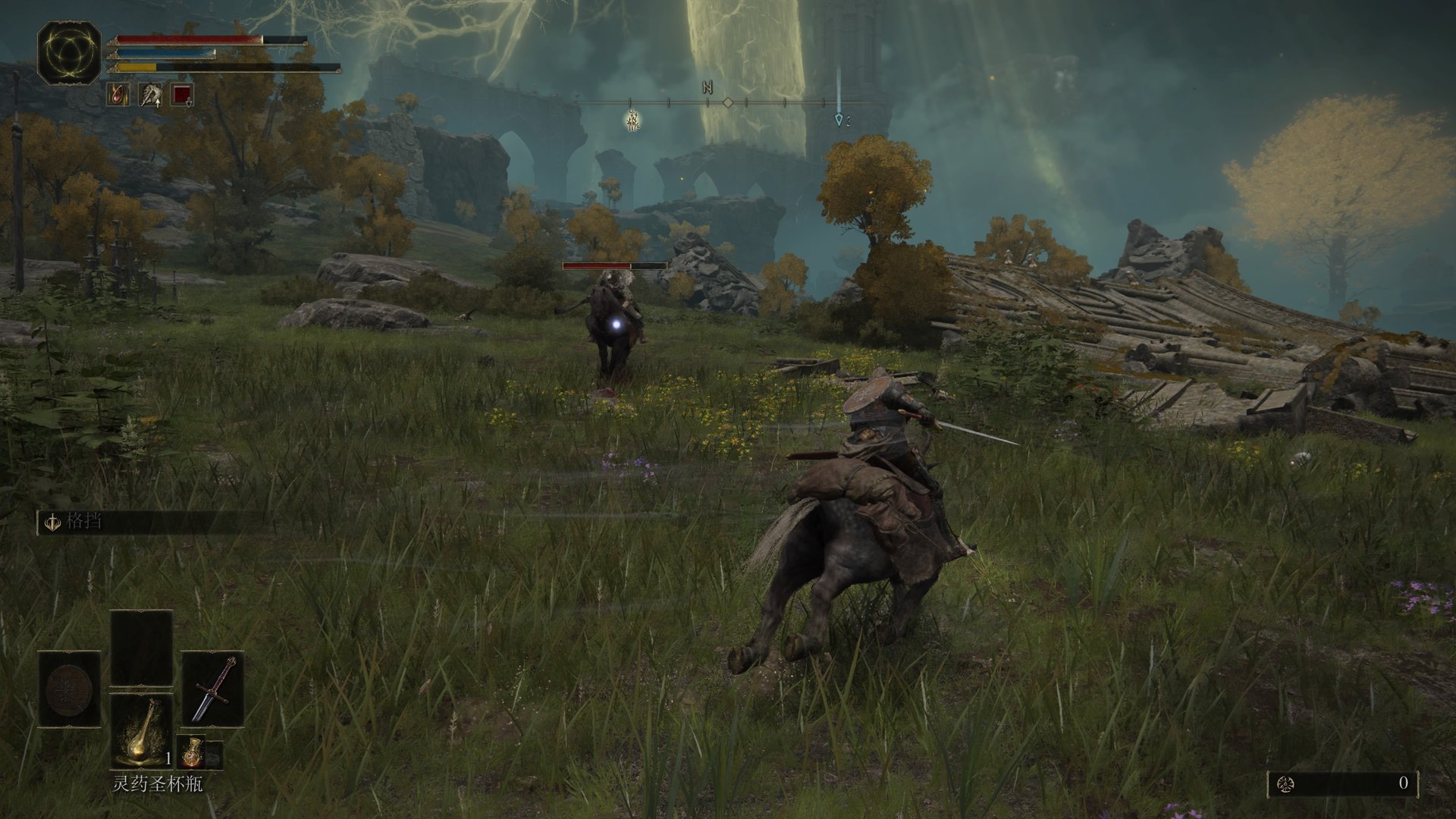
Task: Select the small red flask pouch icon
Action: click(190, 753)
